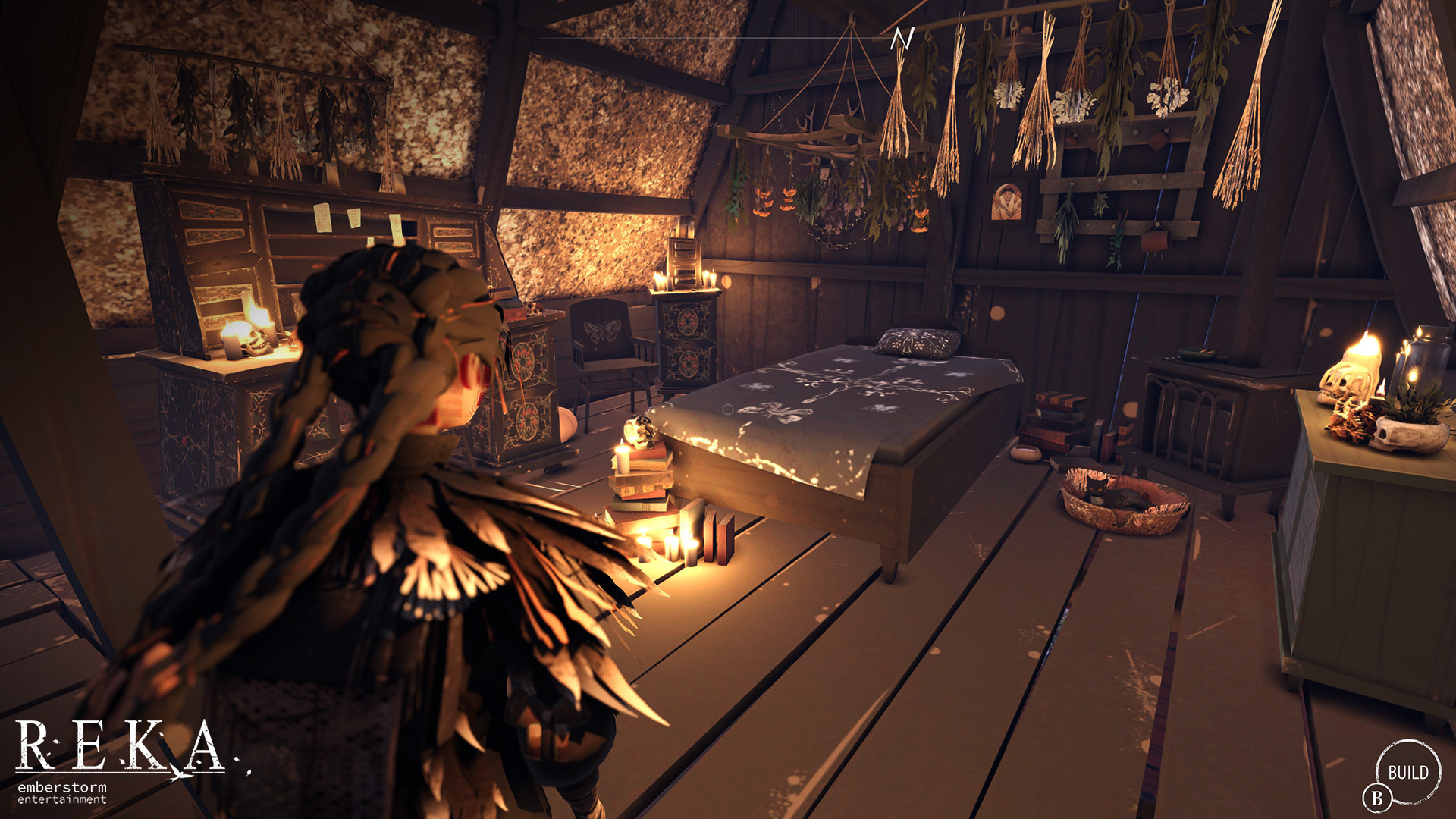
Task: Open the Build mode circle button
Action: 1407,772
